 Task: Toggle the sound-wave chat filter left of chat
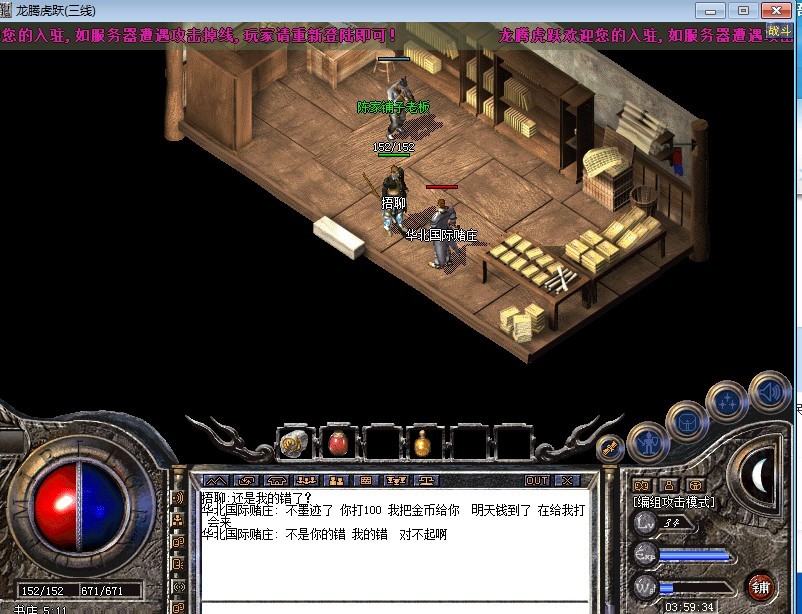point(179,498)
